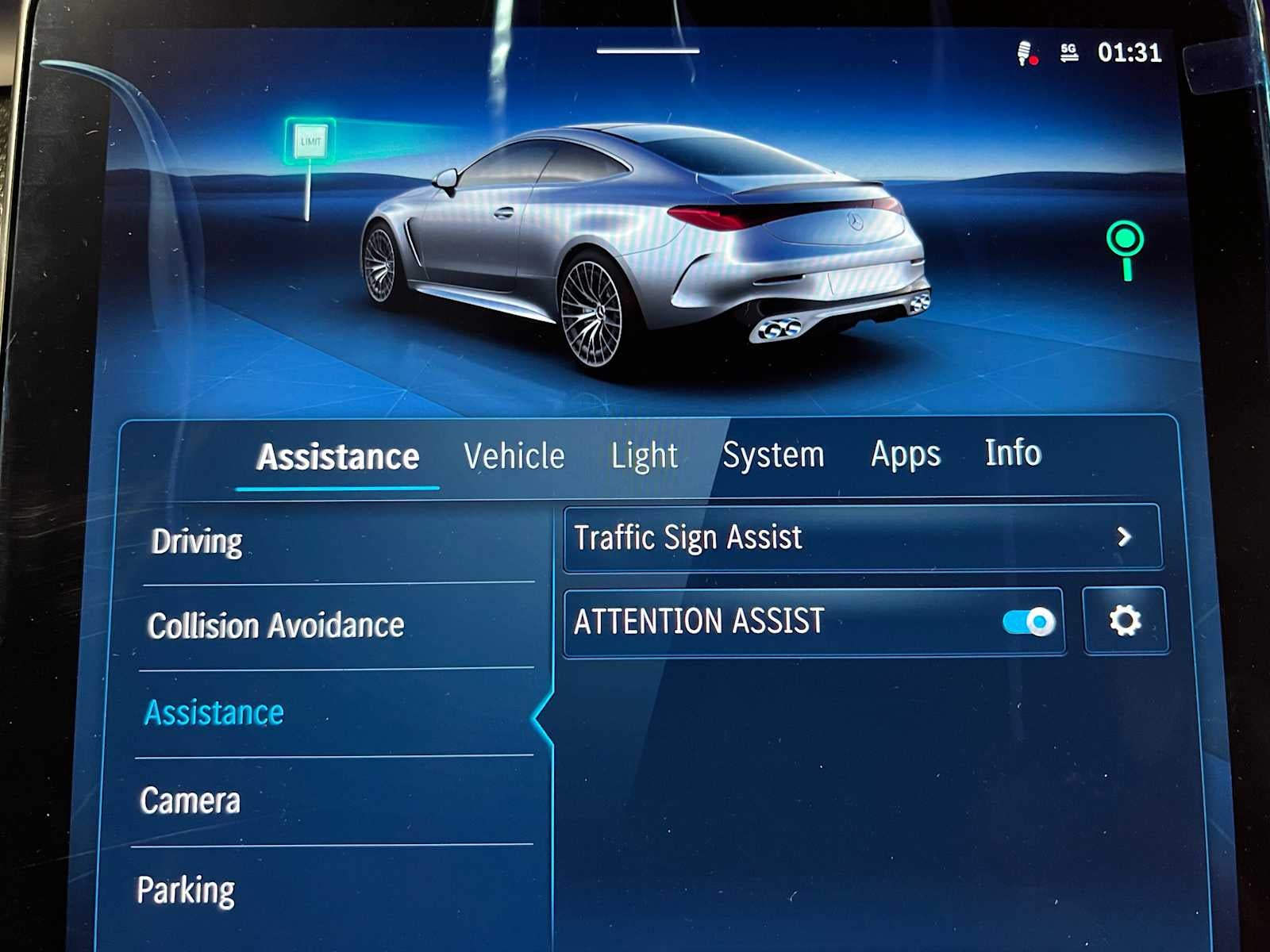Image resolution: width=1270 pixels, height=952 pixels.
Task: Expand Traffic Sign Assist options via chevron
Action: coord(1125,538)
